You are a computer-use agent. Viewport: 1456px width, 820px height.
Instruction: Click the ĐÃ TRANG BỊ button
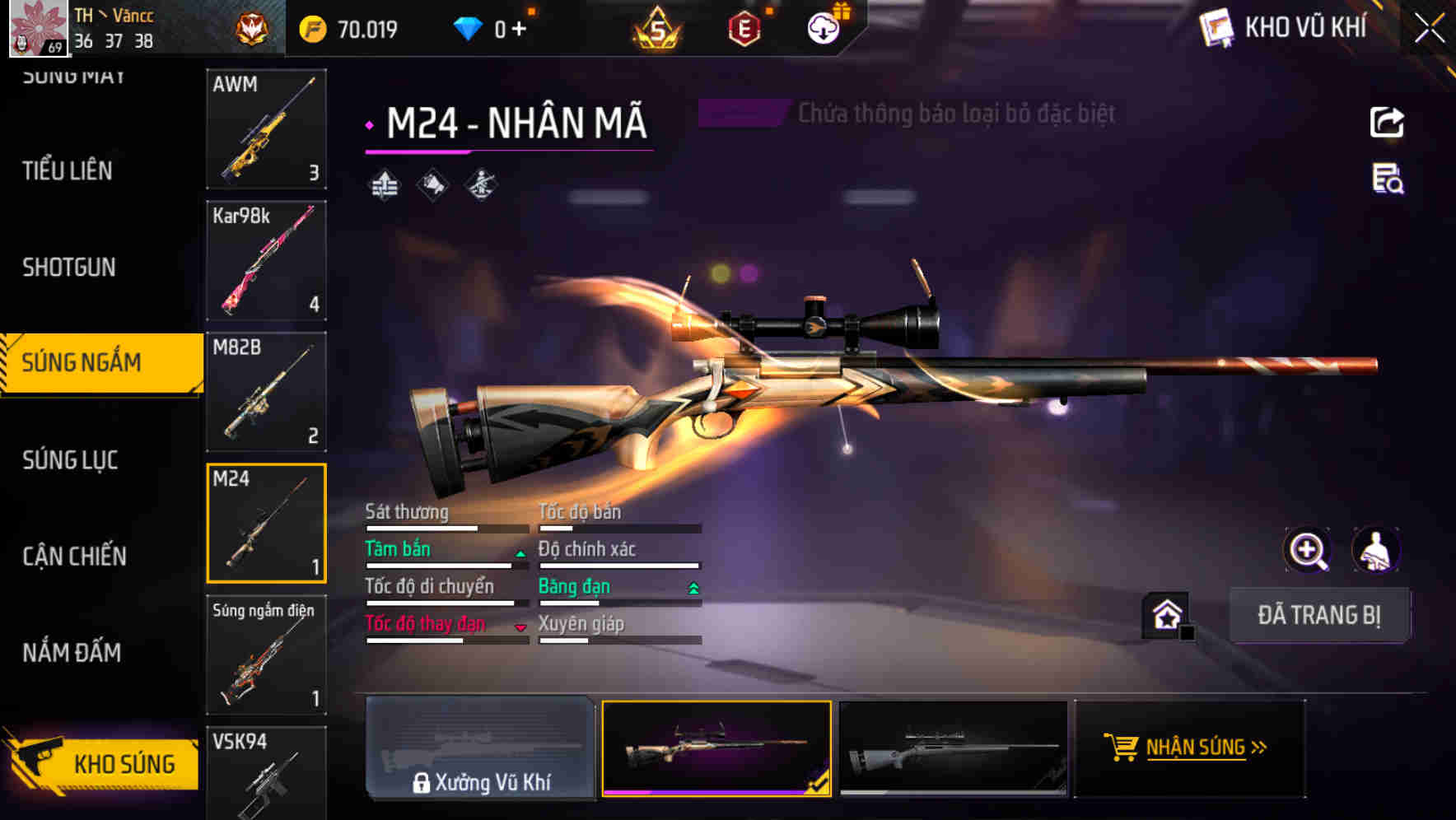pyautogui.click(x=1319, y=615)
